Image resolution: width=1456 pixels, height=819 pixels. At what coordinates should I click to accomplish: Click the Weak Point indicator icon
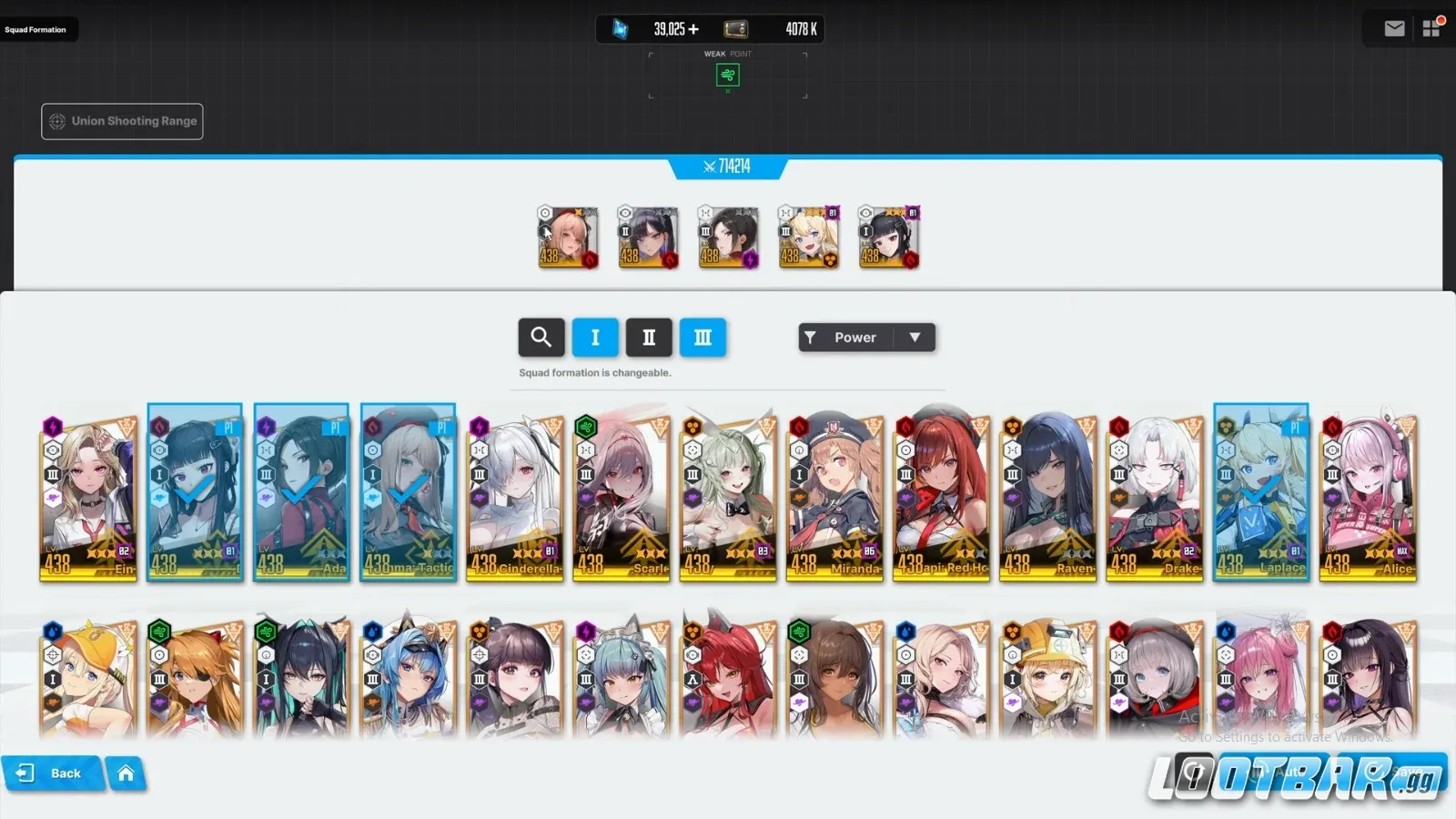pyautogui.click(x=727, y=76)
